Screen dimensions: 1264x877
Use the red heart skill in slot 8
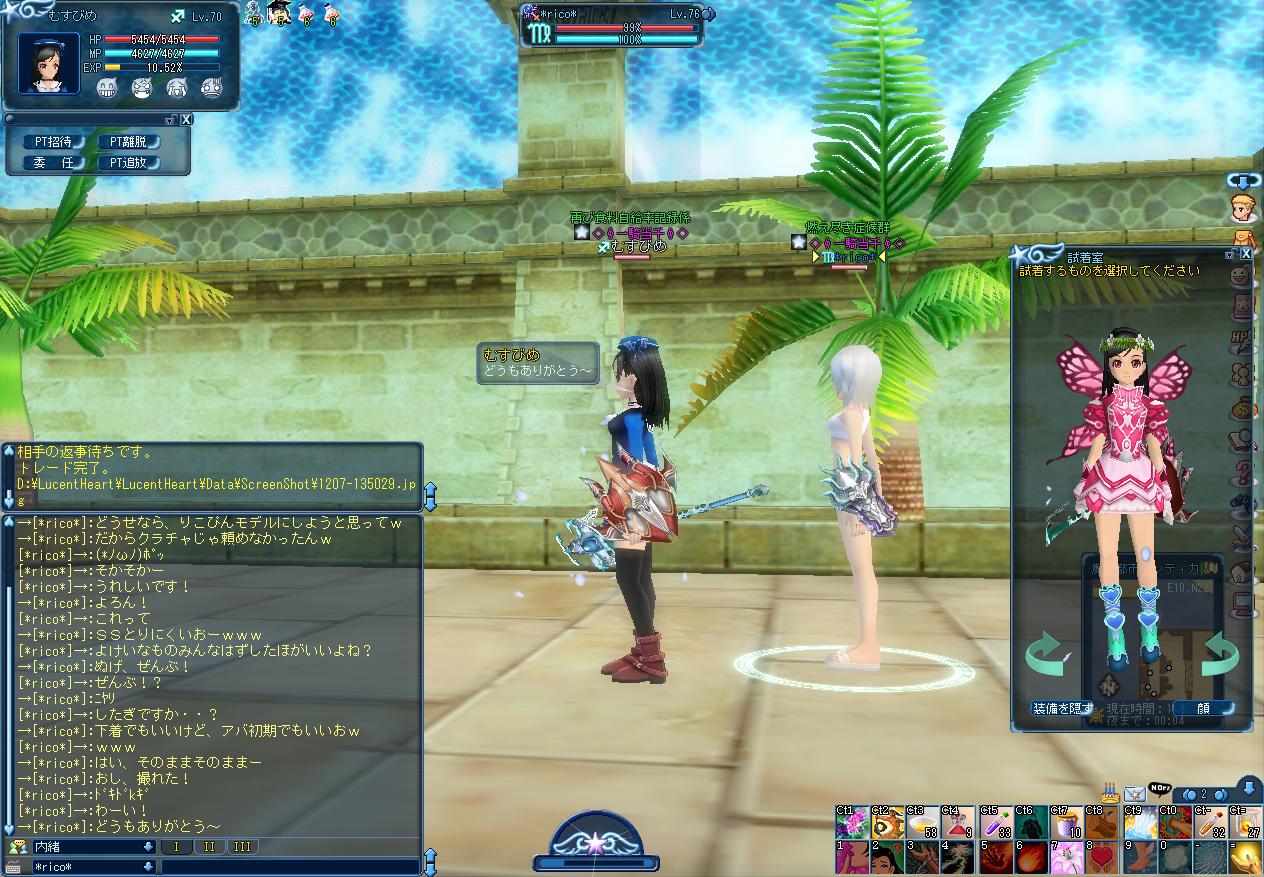1101,858
